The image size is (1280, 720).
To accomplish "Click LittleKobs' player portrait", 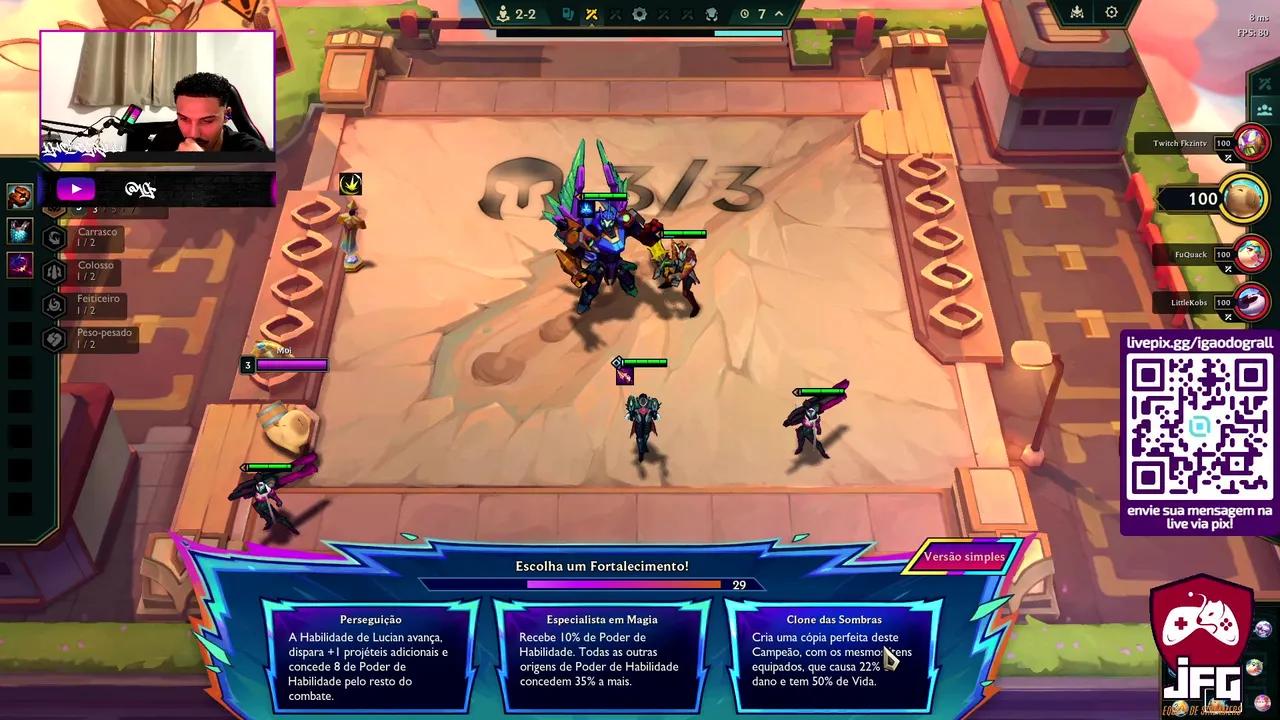I will pyautogui.click(x=1251, y=302).
